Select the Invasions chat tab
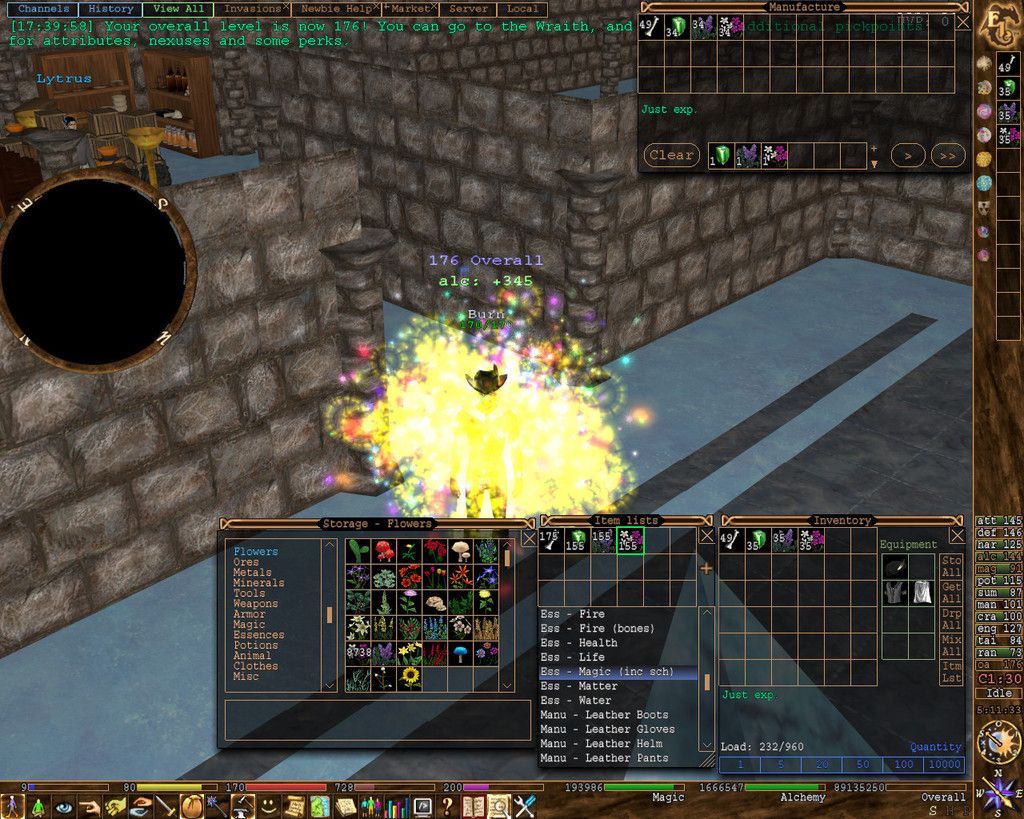1024x819 pixels. (252, 9)
